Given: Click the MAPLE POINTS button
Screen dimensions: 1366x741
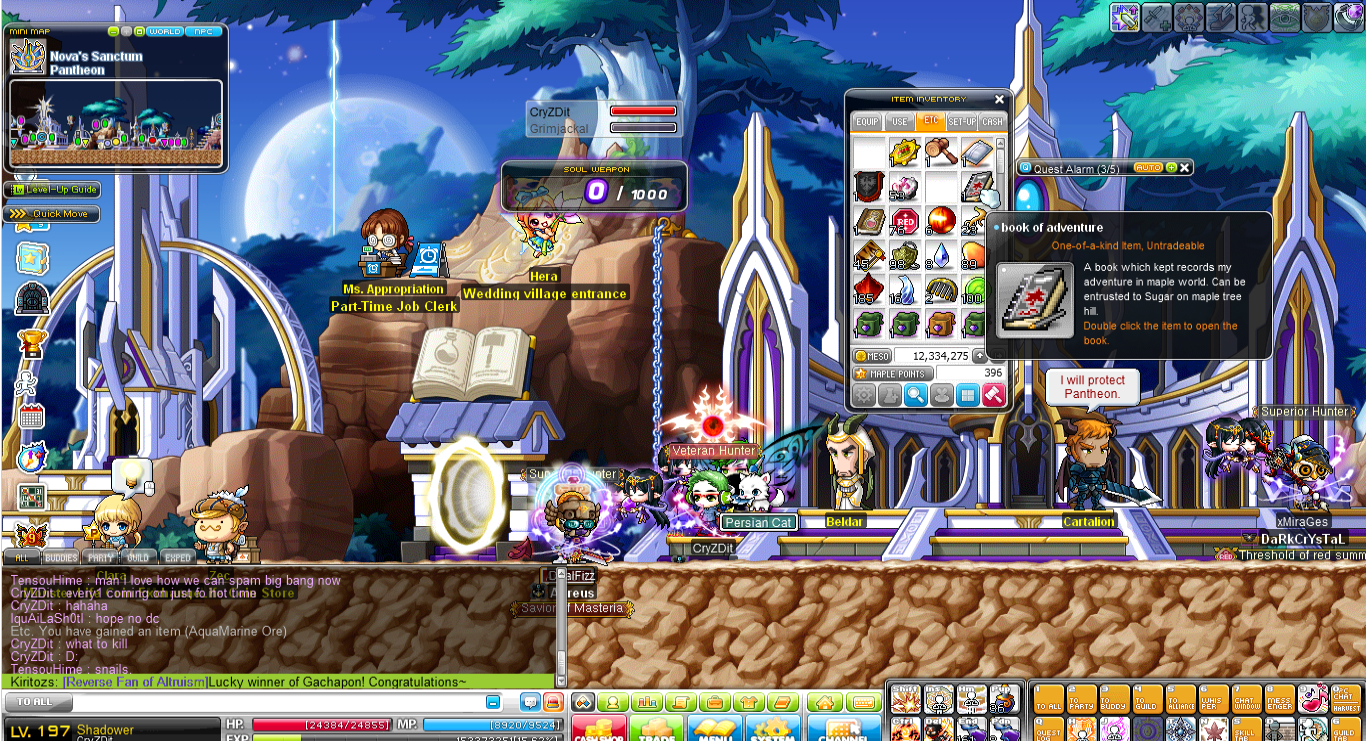Looking at the screenshot, I should [x=893, y=373].
